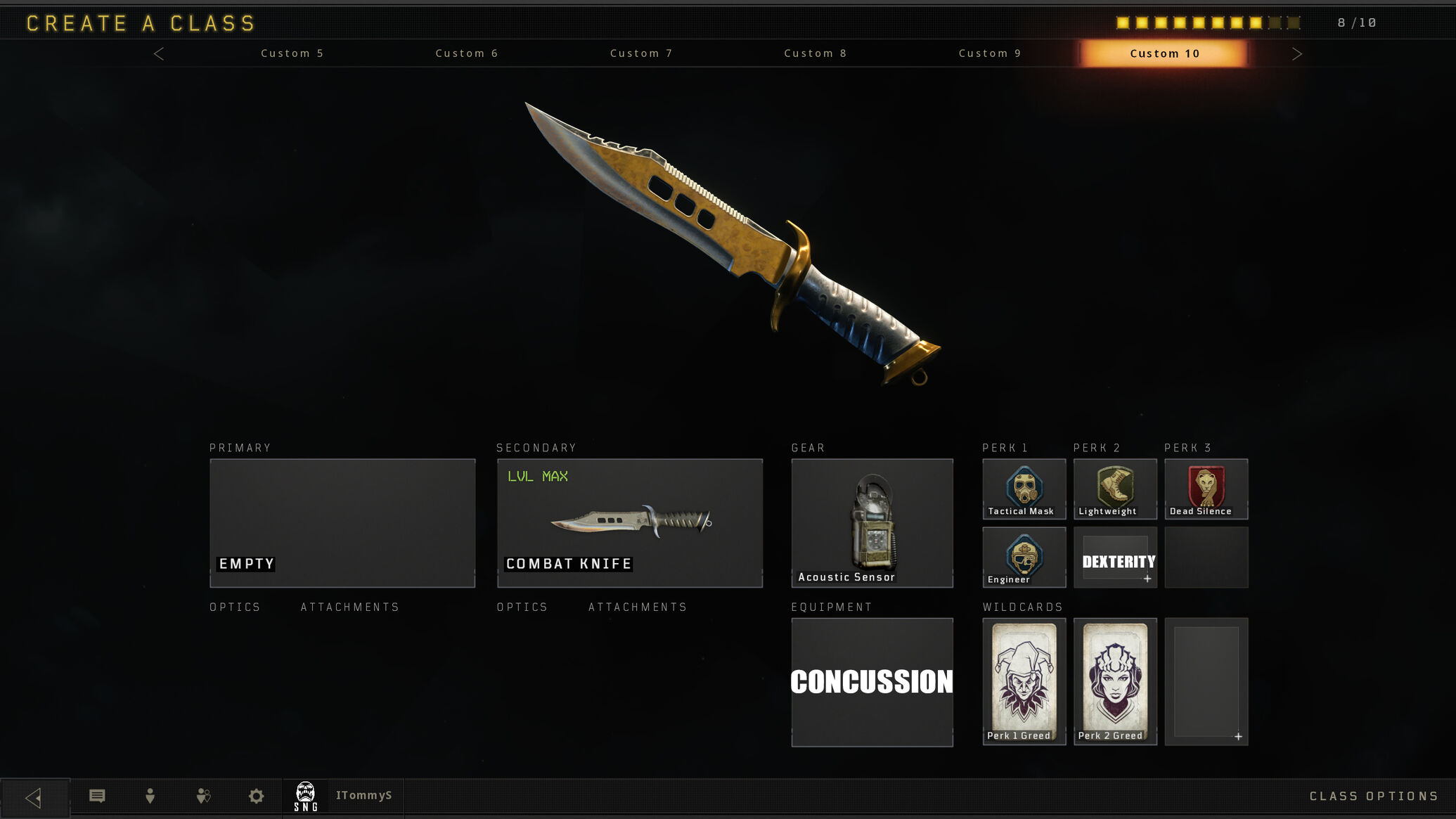Choose the empty Primary weapon slot

click(x=342, y=523)
